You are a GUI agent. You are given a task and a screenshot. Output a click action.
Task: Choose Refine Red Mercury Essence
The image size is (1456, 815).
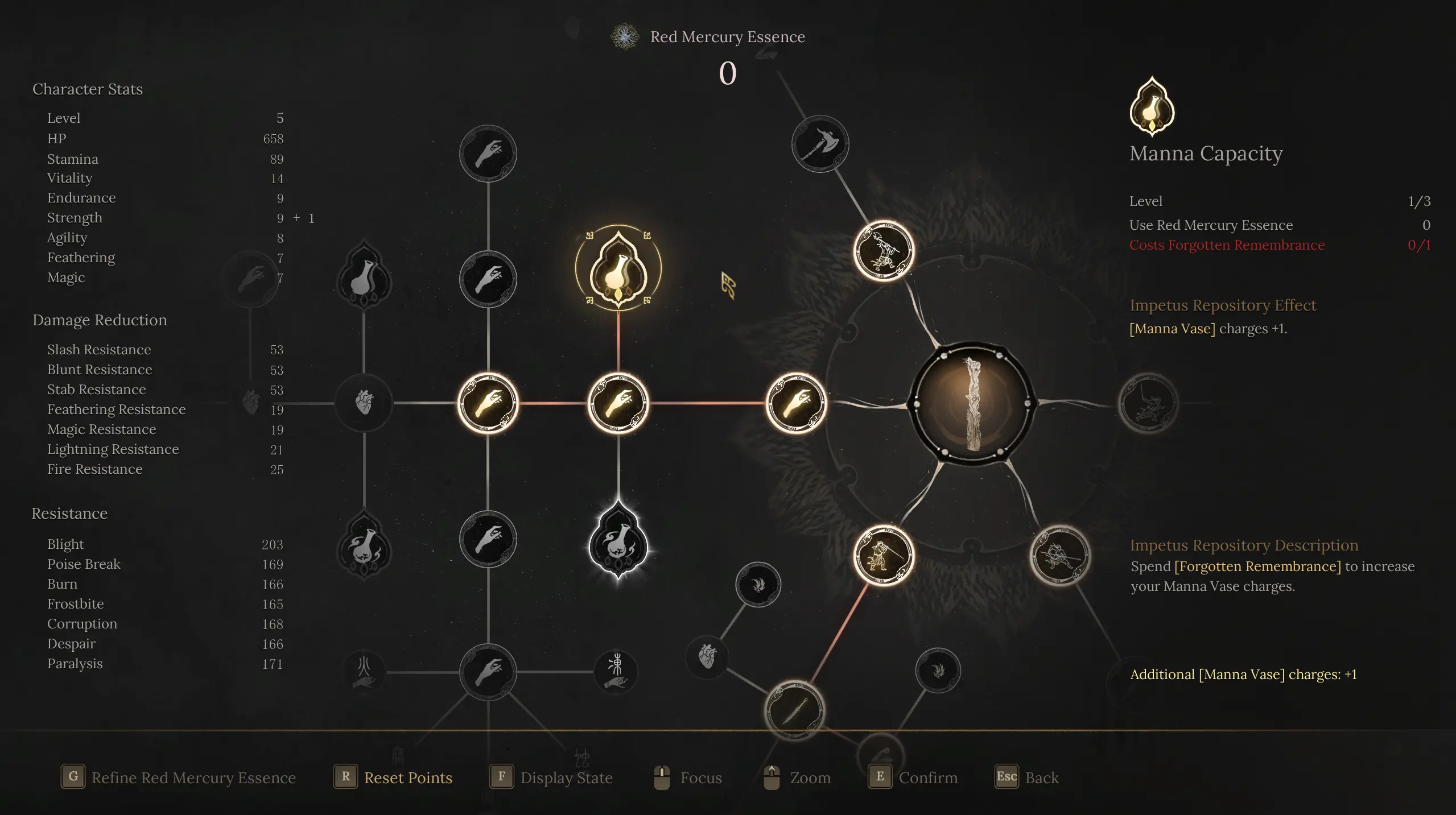[193, 777]
